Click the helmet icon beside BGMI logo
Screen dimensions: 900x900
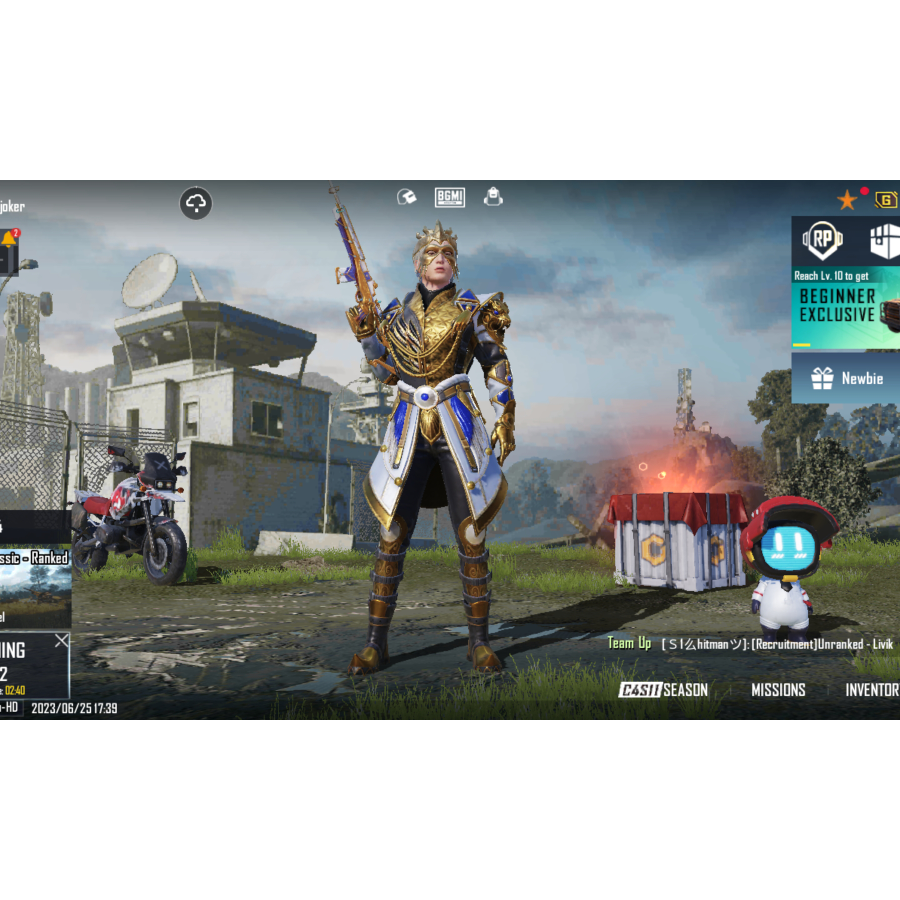point(406,197)
